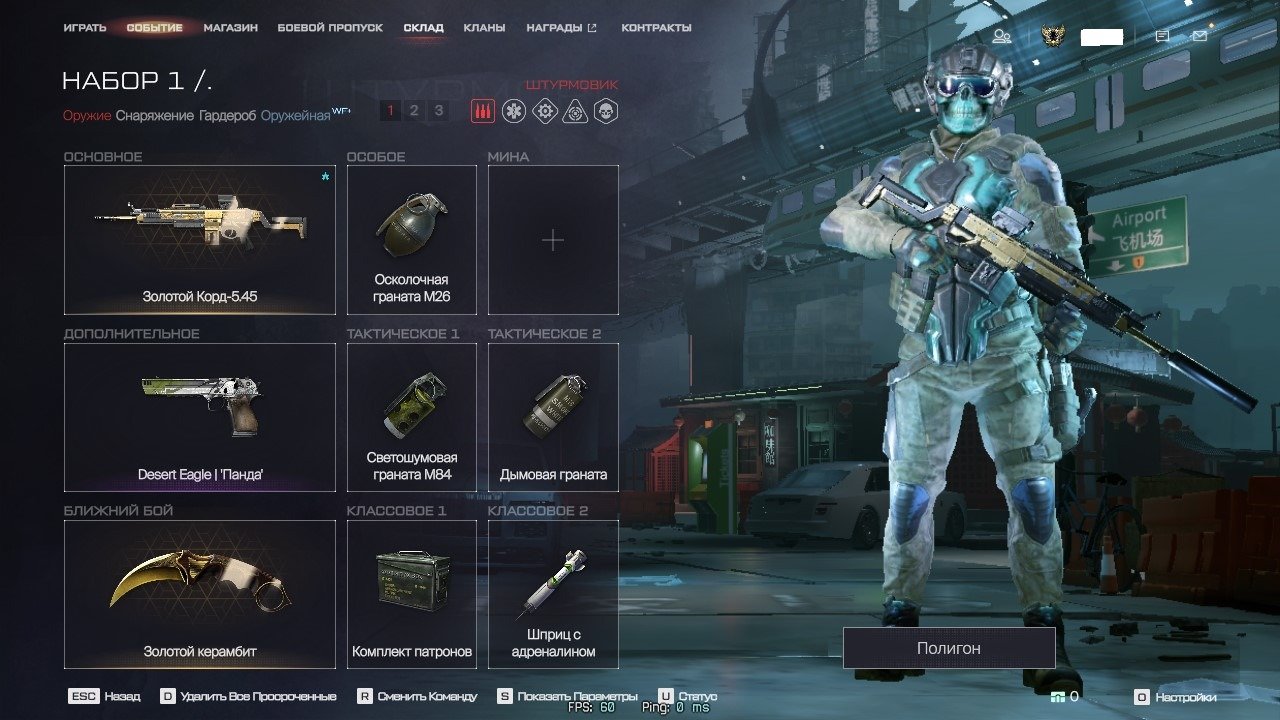Switch to loadout set number 2
This screenshot has height=720, width=1280.
(414, 111)
